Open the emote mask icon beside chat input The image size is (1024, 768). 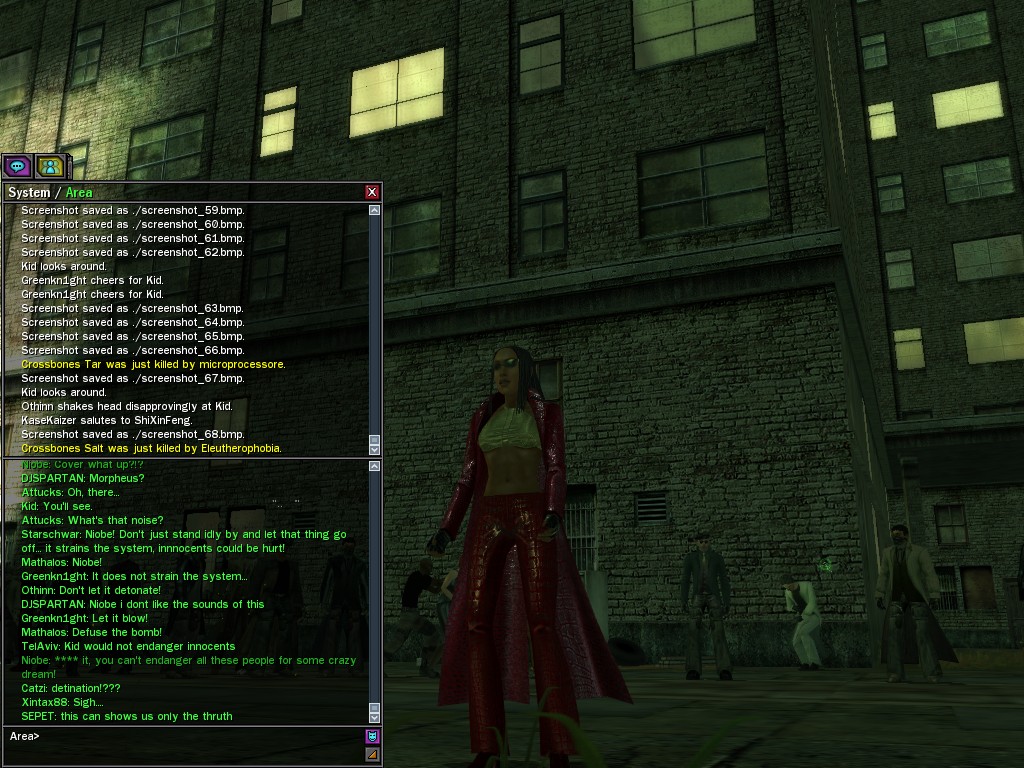click(x=372, y=737)
